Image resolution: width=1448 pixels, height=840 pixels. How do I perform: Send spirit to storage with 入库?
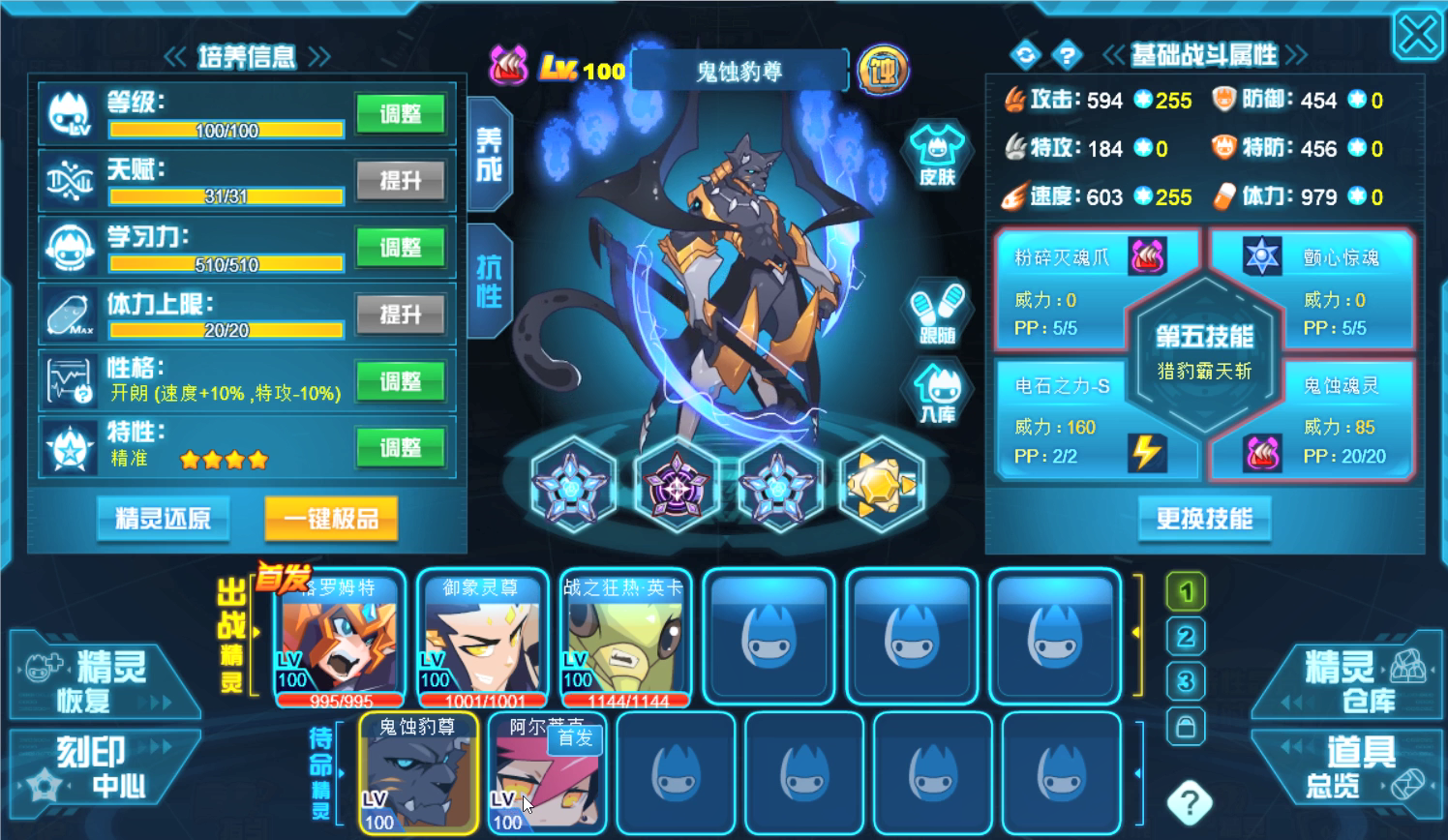point(936,394)
